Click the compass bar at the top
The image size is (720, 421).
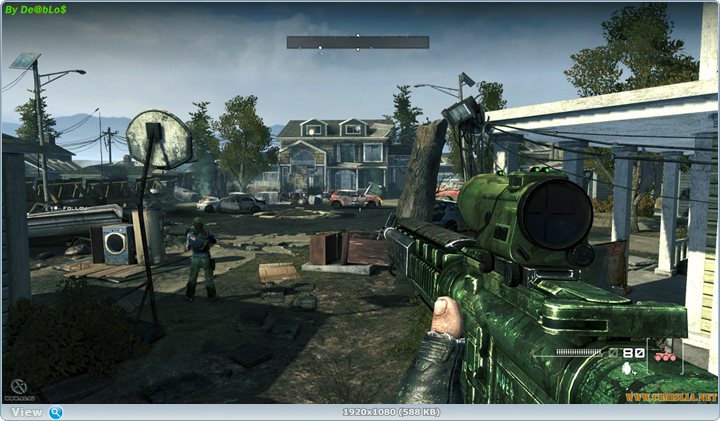357,43
